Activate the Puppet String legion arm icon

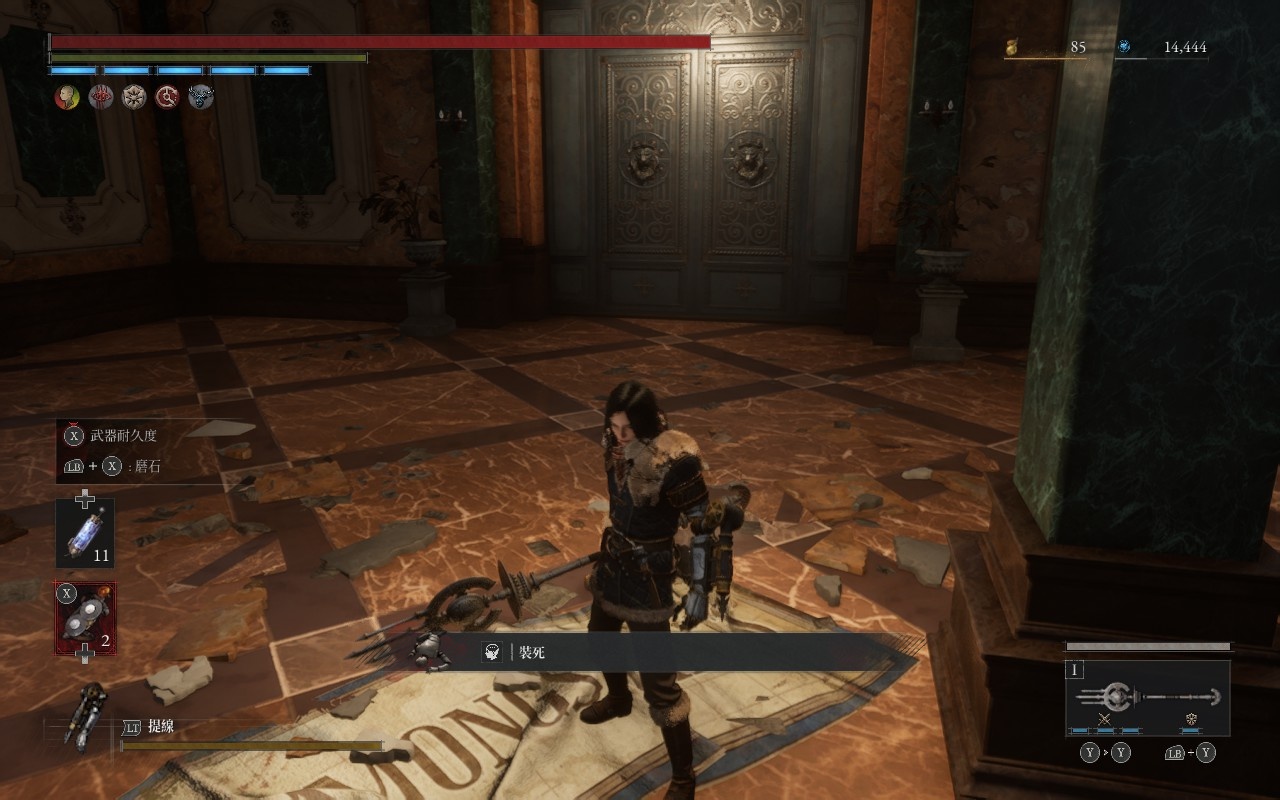tap(84, 714)
